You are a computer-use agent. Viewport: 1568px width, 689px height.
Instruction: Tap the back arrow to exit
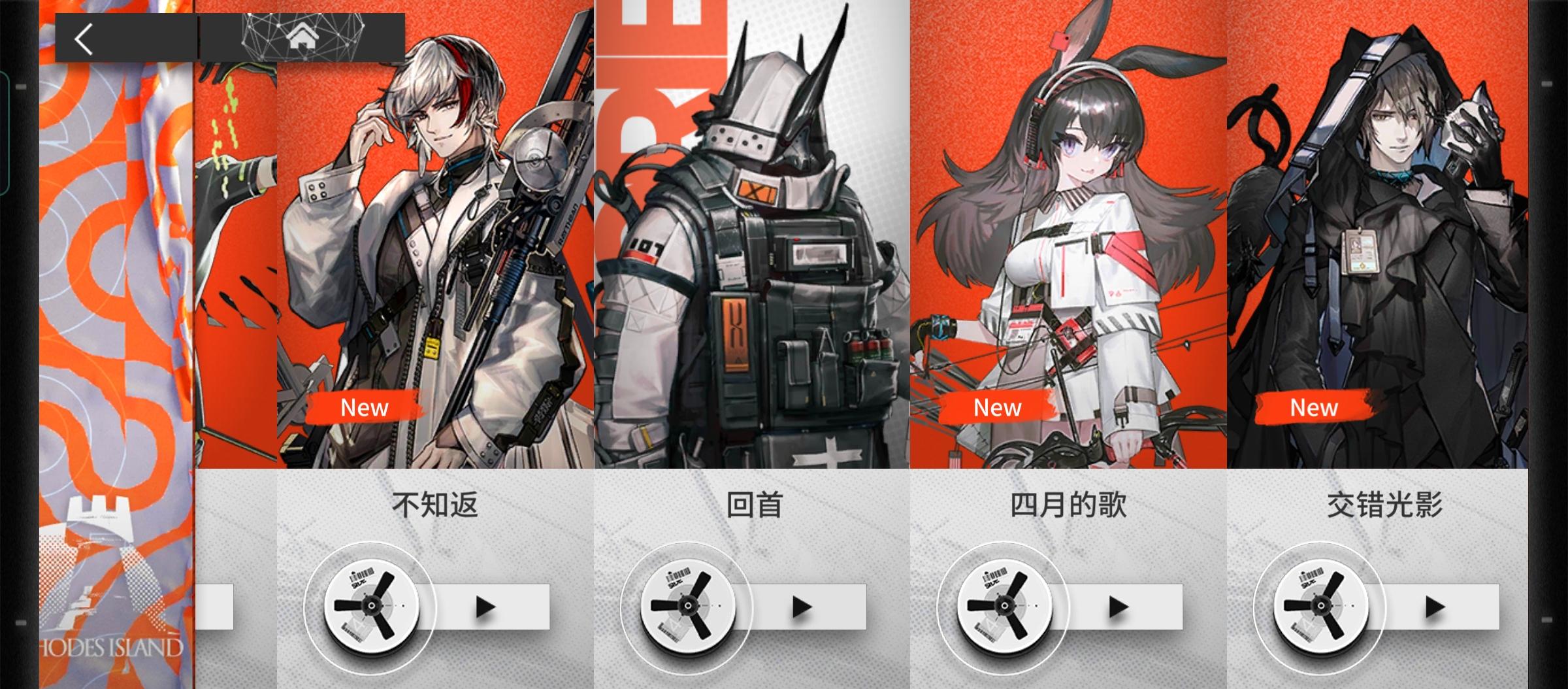point(83,39)
